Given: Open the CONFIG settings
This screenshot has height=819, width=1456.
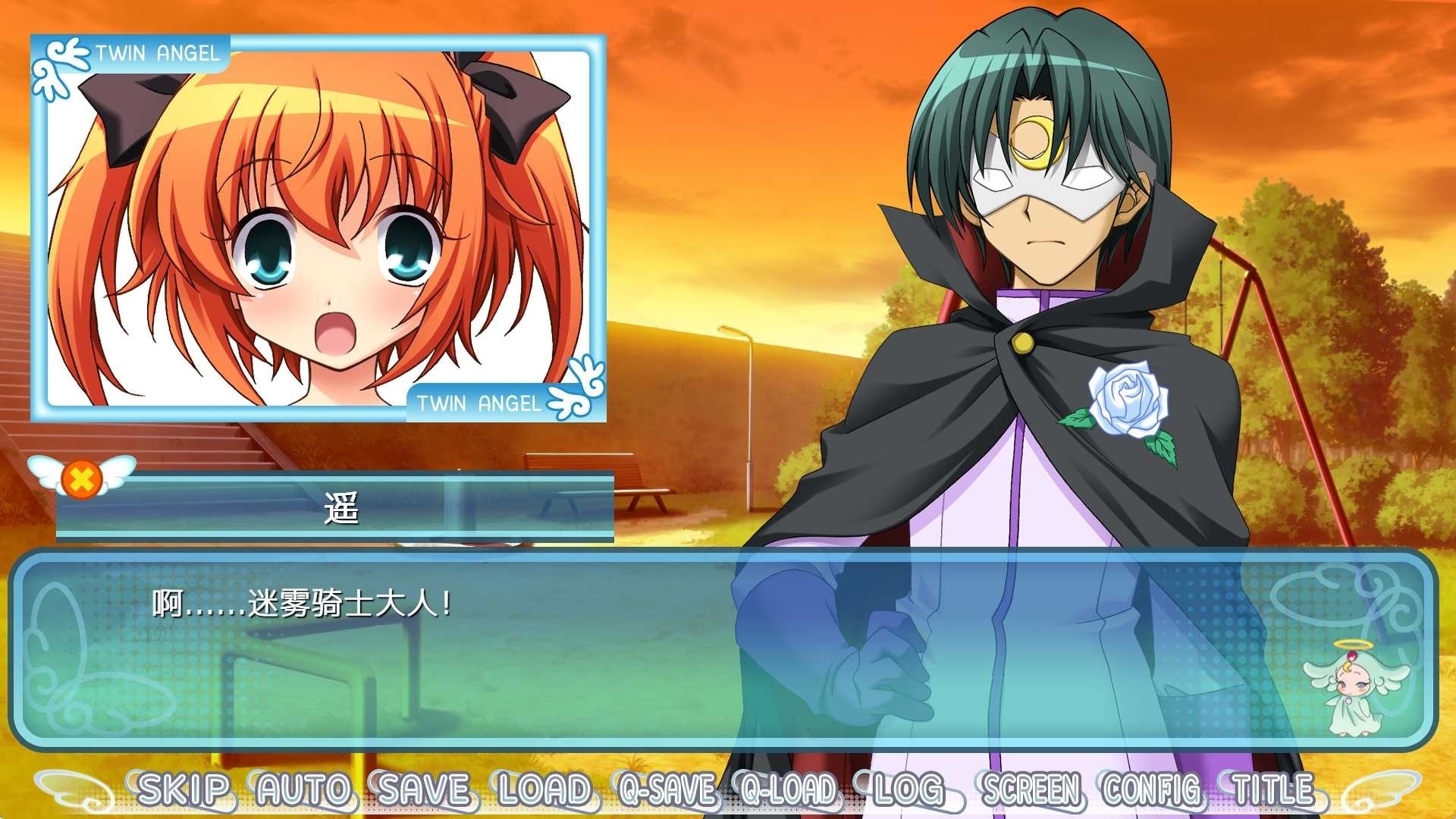Looking at the screenshot, I should (1153, 790).
